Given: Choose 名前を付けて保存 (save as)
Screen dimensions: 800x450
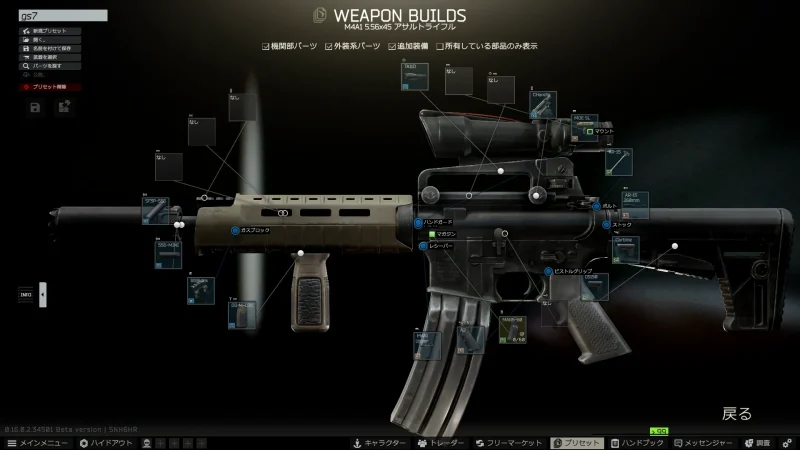Looking at the screenshot, I should click(50, 48).
